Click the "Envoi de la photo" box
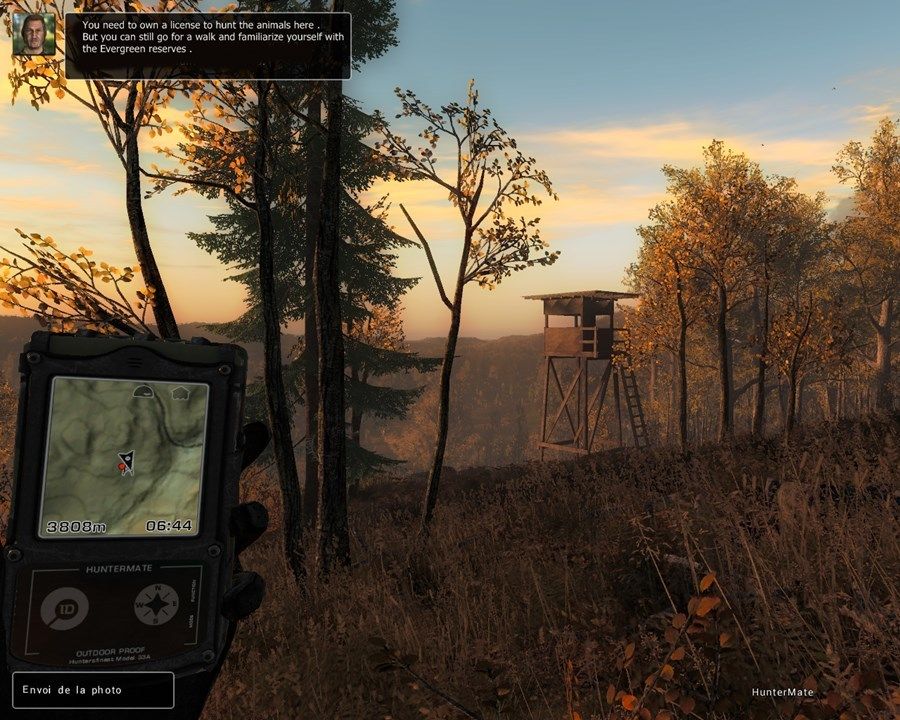Screen dimensions: 900x720 point(93,690)
